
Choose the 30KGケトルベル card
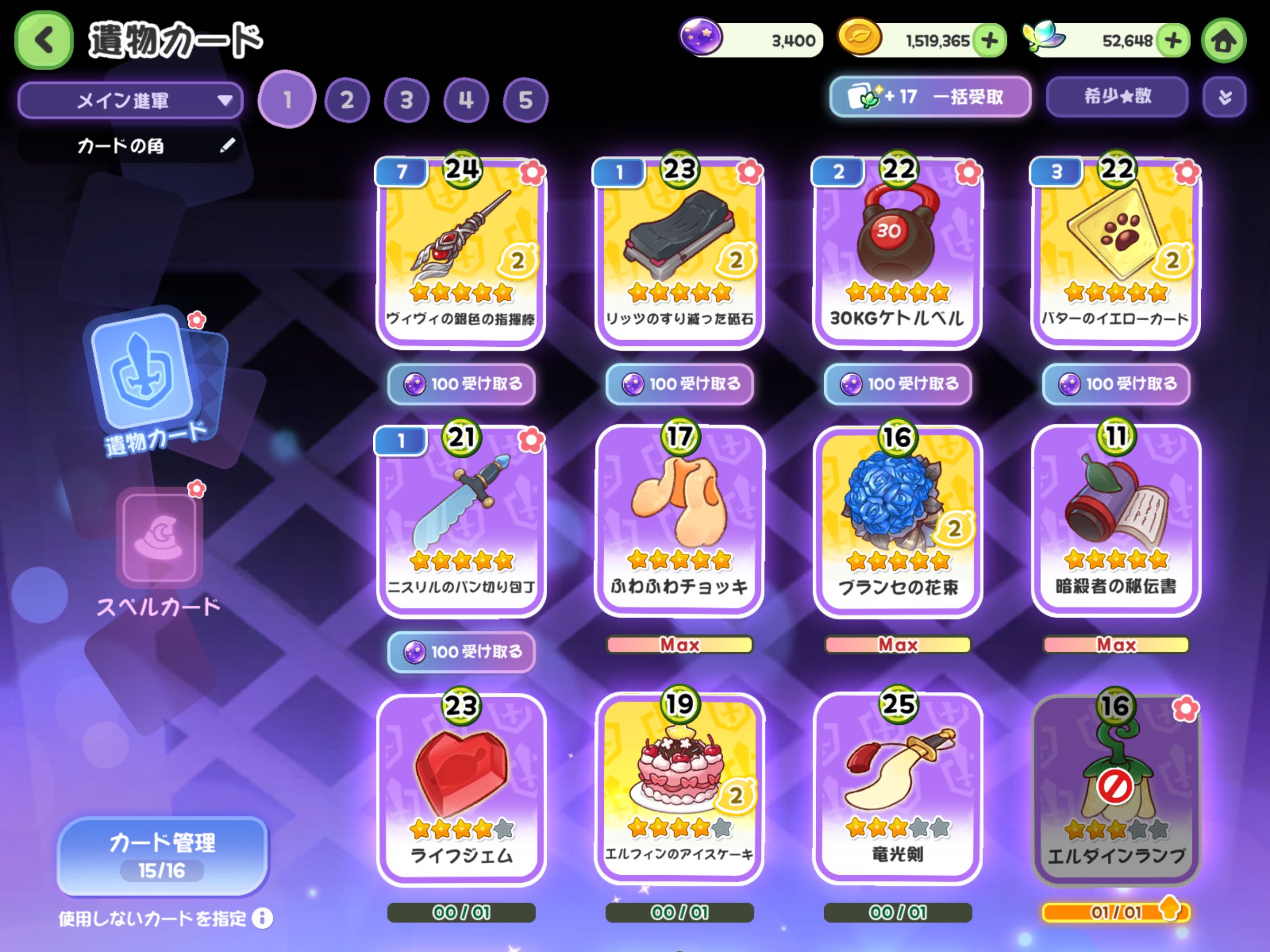coord(897,252)
